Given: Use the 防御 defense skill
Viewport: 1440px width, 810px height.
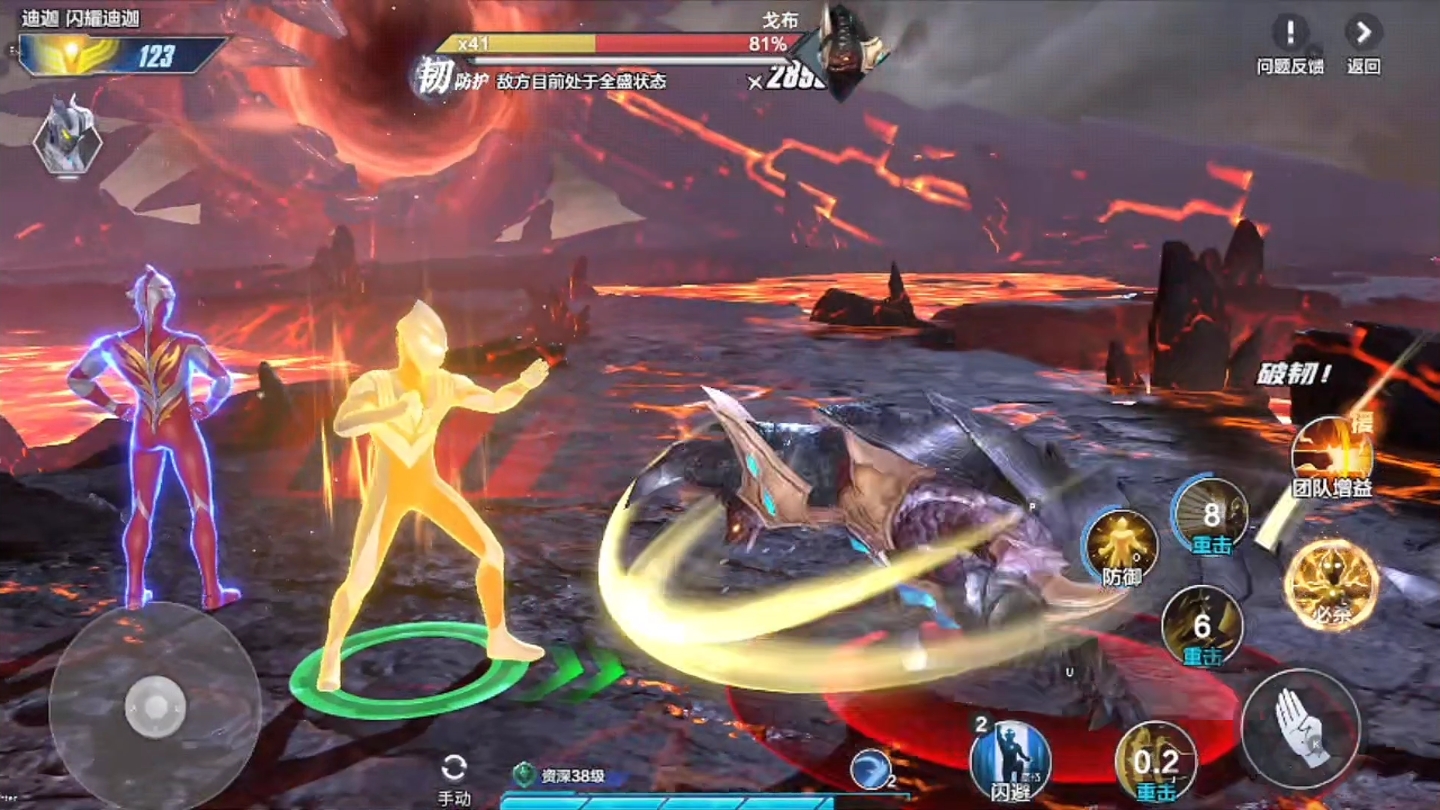Looking at the screenshot, I should [x=1123, y=544].
